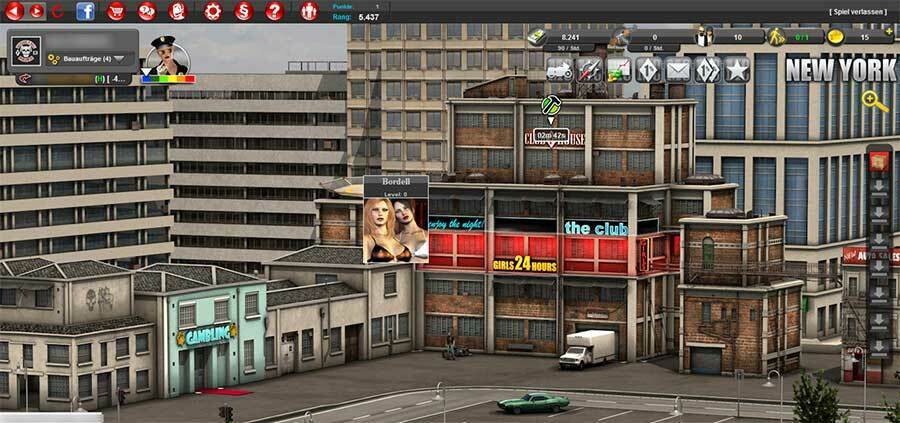Open the help question mark icon

coord(274,12)
